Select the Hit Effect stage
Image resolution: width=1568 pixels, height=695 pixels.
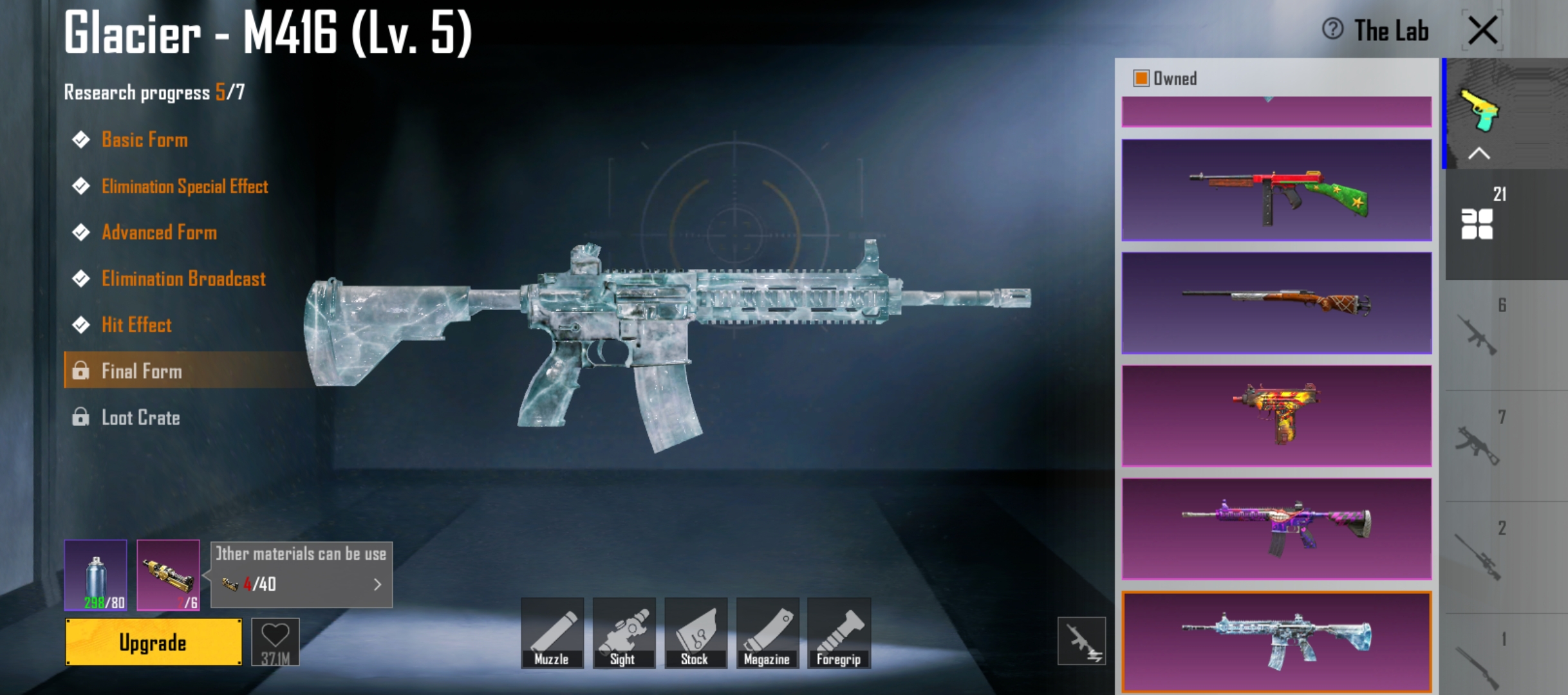point(136,325)
